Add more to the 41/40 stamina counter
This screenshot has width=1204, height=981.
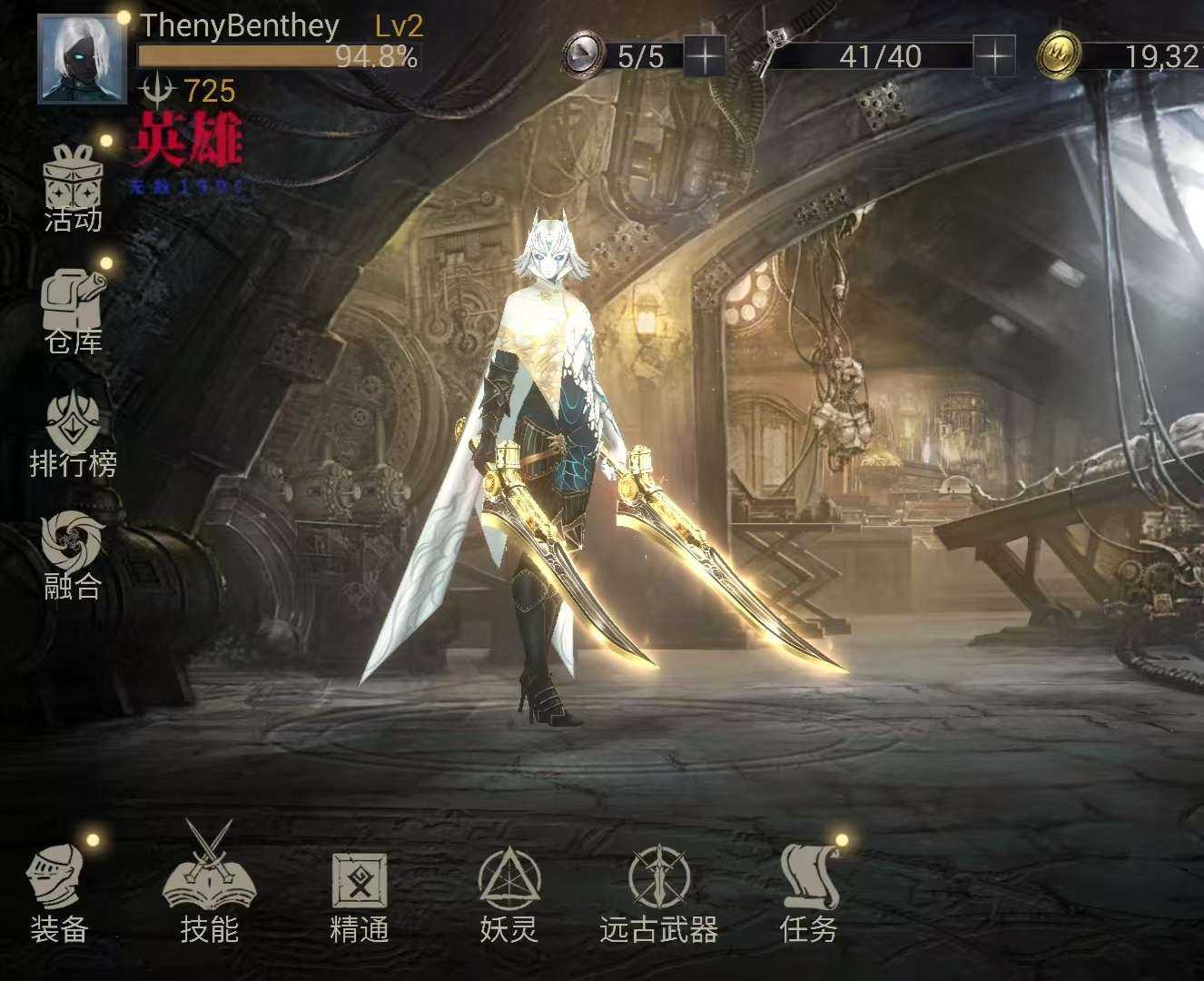point(994,57)
